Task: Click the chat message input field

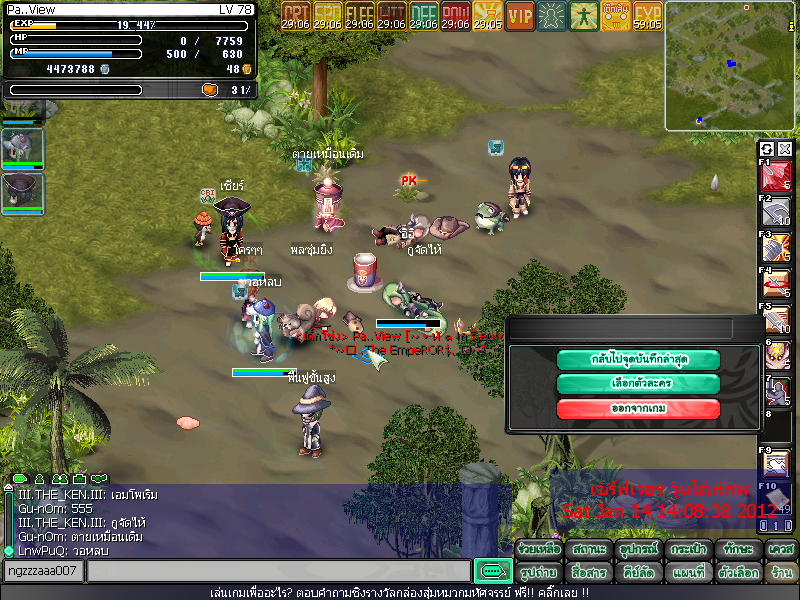Action: coord(278,571)
